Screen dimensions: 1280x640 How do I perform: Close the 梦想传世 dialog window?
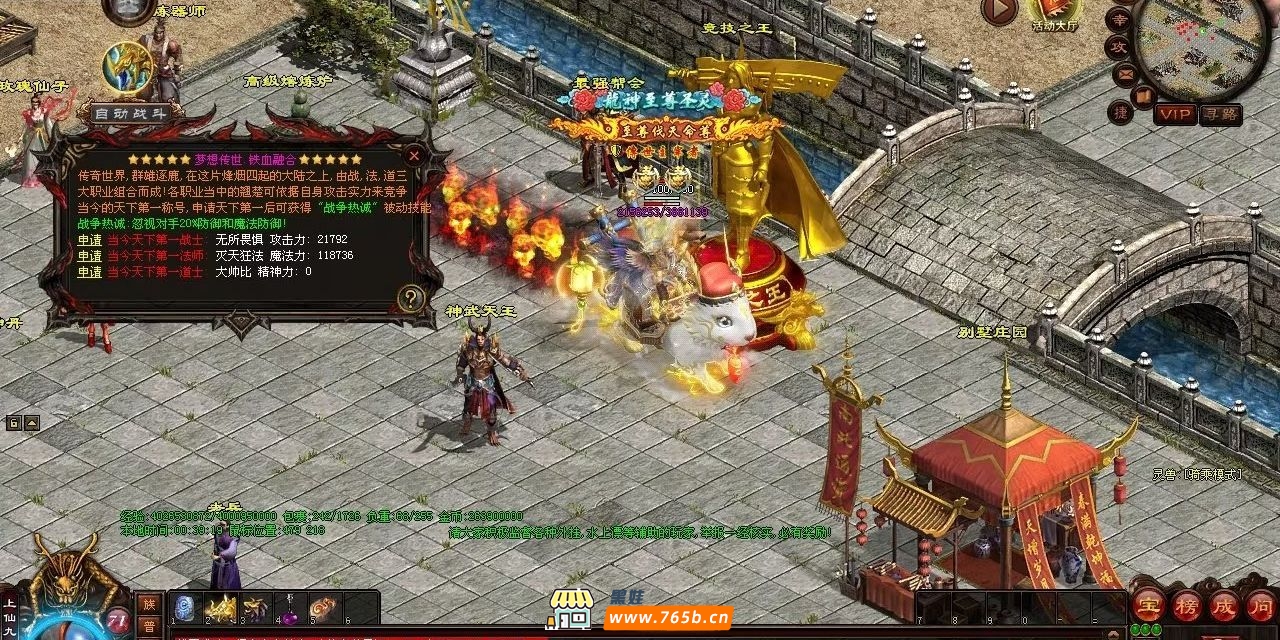pyautogui.click(x=414, y=156)
